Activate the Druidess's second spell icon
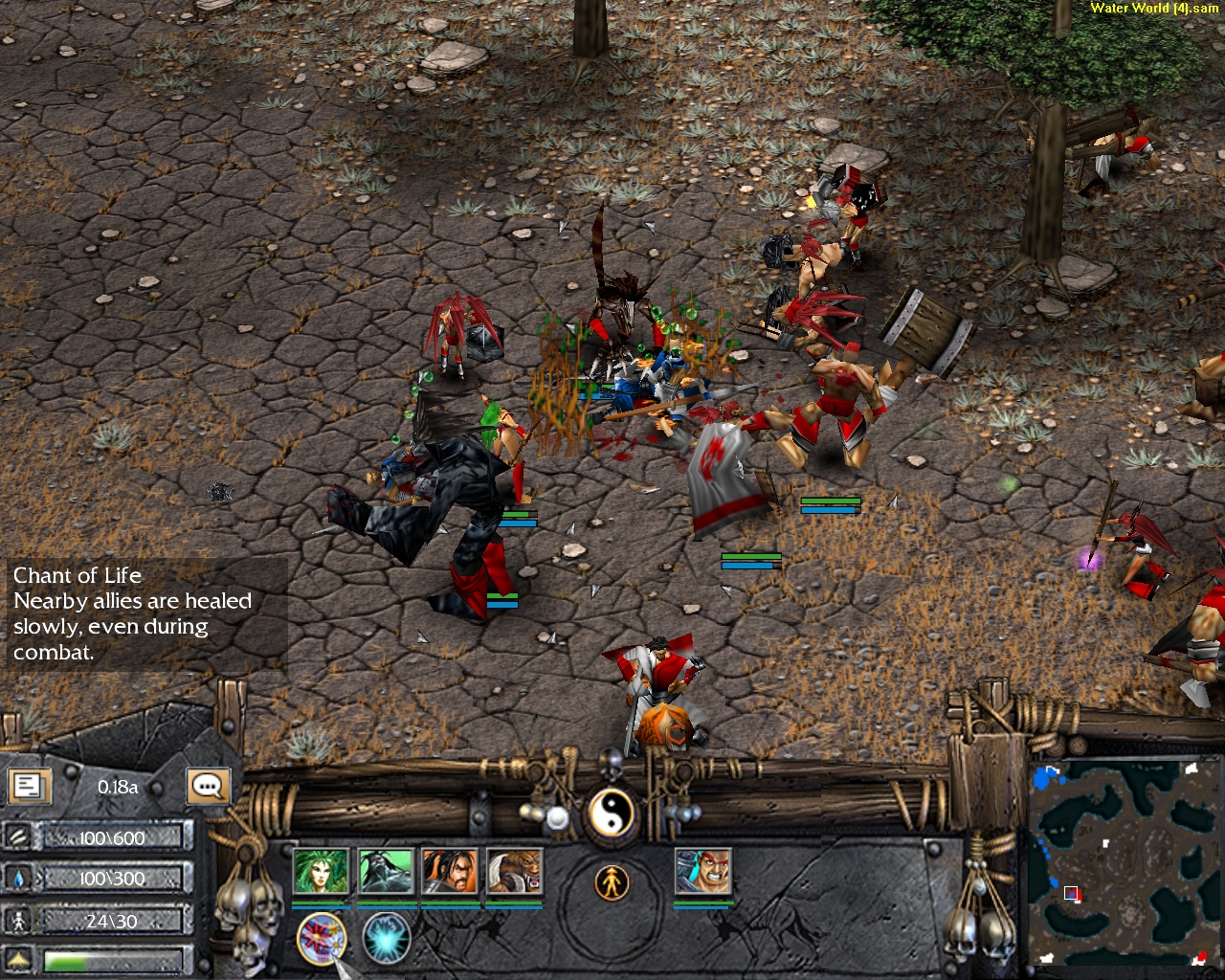This screenshot has width=1225, height=980. [388, 938]
